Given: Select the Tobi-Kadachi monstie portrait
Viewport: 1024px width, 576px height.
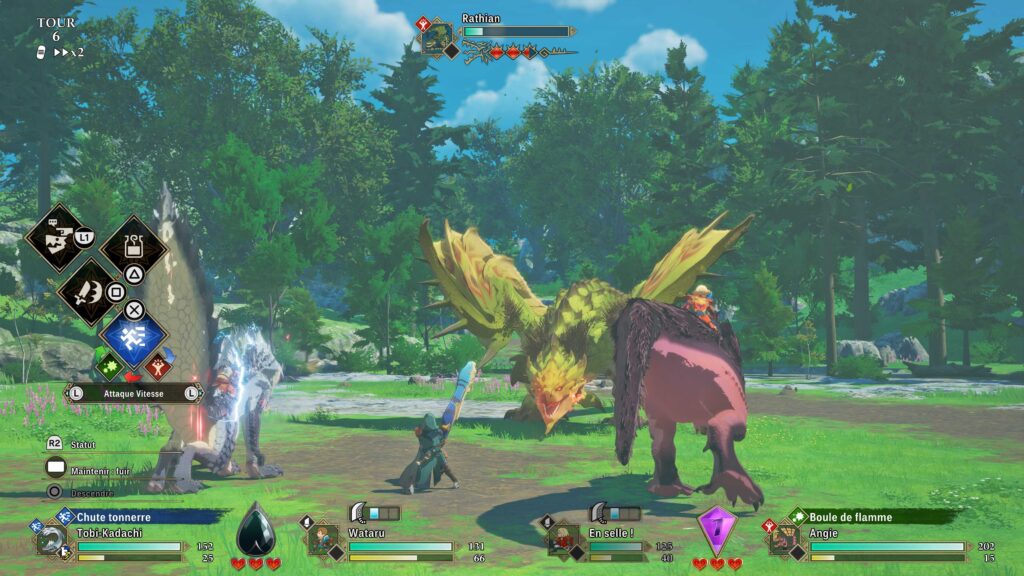Looking at the screenshot, I should 50,541.
